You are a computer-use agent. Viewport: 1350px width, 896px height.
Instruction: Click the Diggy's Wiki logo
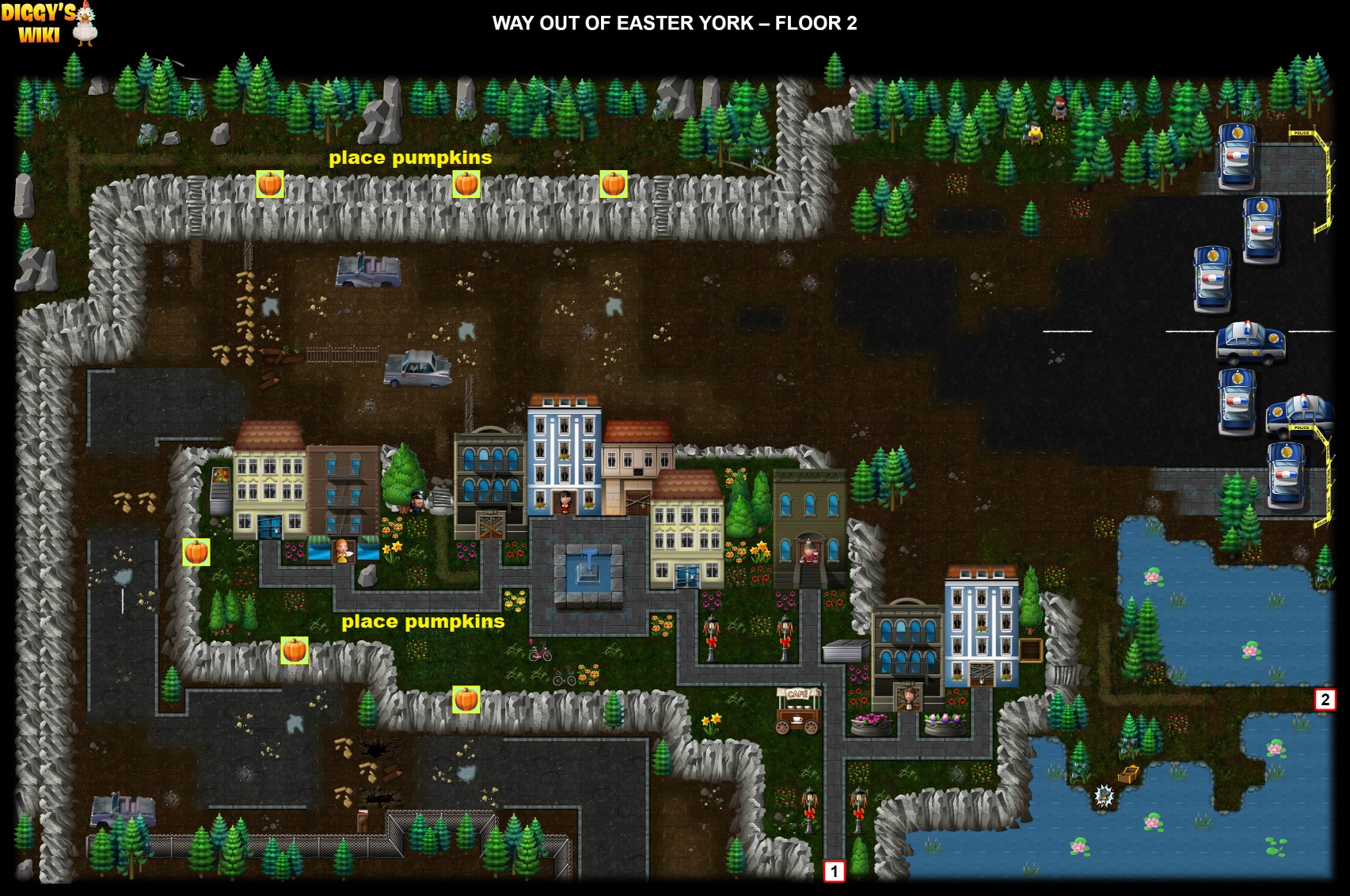(x=48, y=23)
